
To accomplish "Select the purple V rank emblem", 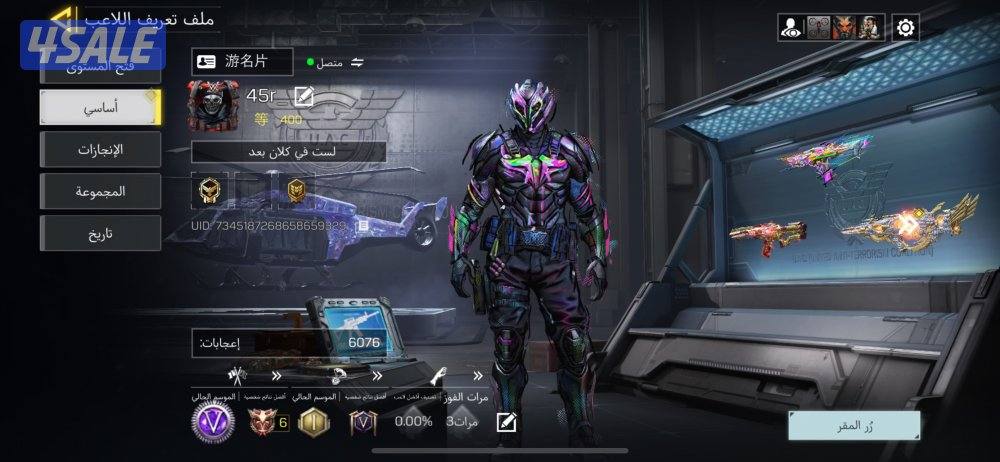I will point(213,421).
